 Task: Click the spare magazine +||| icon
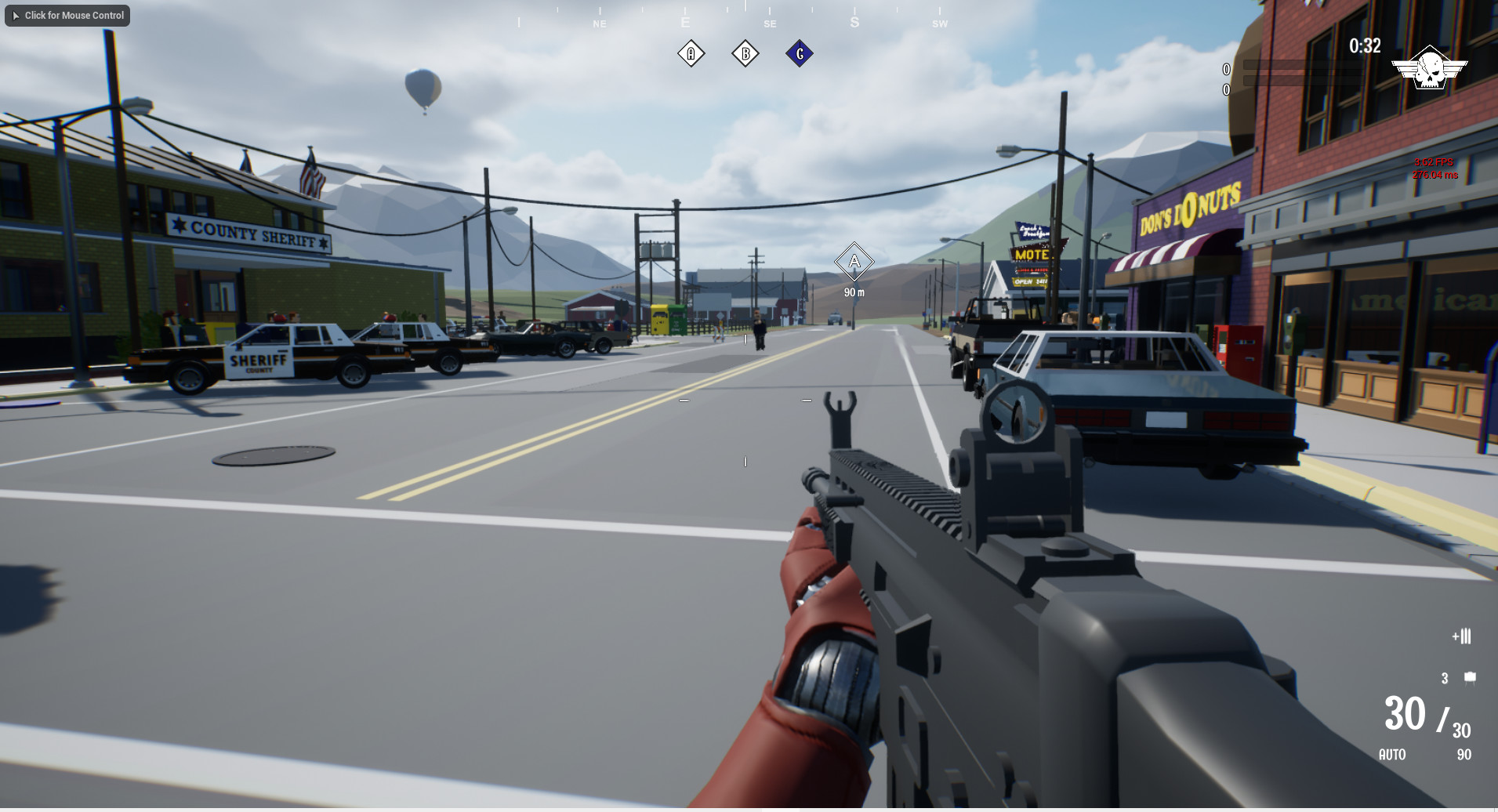click(x=1461, y=636)
